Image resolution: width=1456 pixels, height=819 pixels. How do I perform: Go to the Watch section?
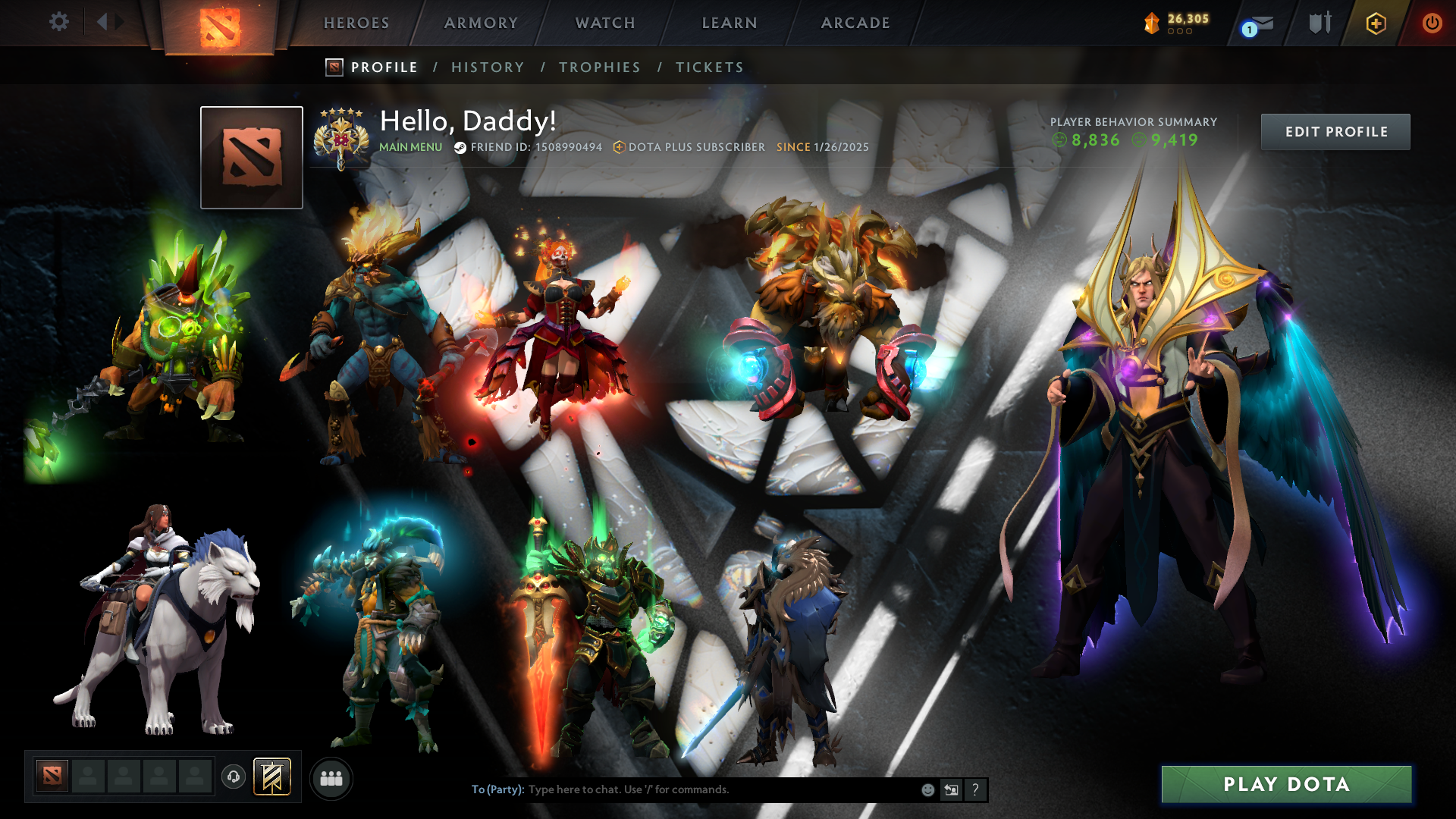605,23
